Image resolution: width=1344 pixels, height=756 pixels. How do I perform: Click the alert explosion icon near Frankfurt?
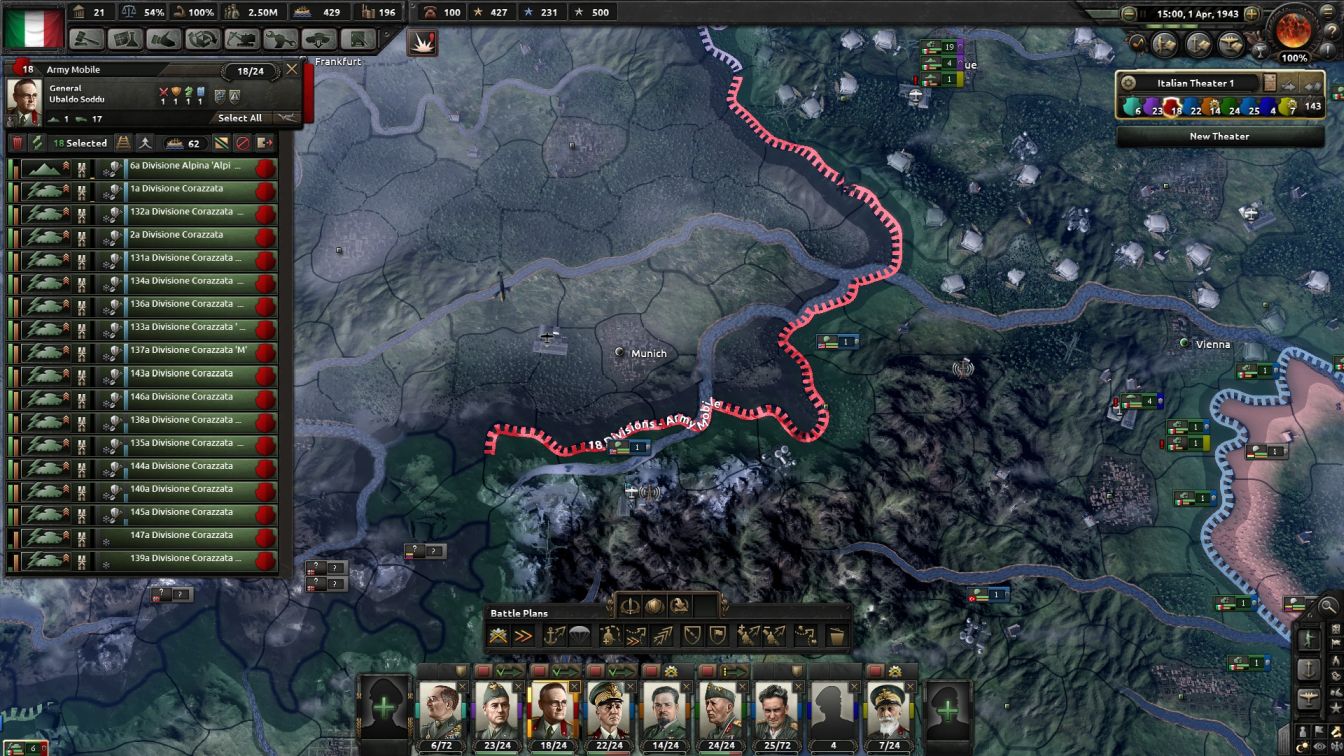(422, 44)
